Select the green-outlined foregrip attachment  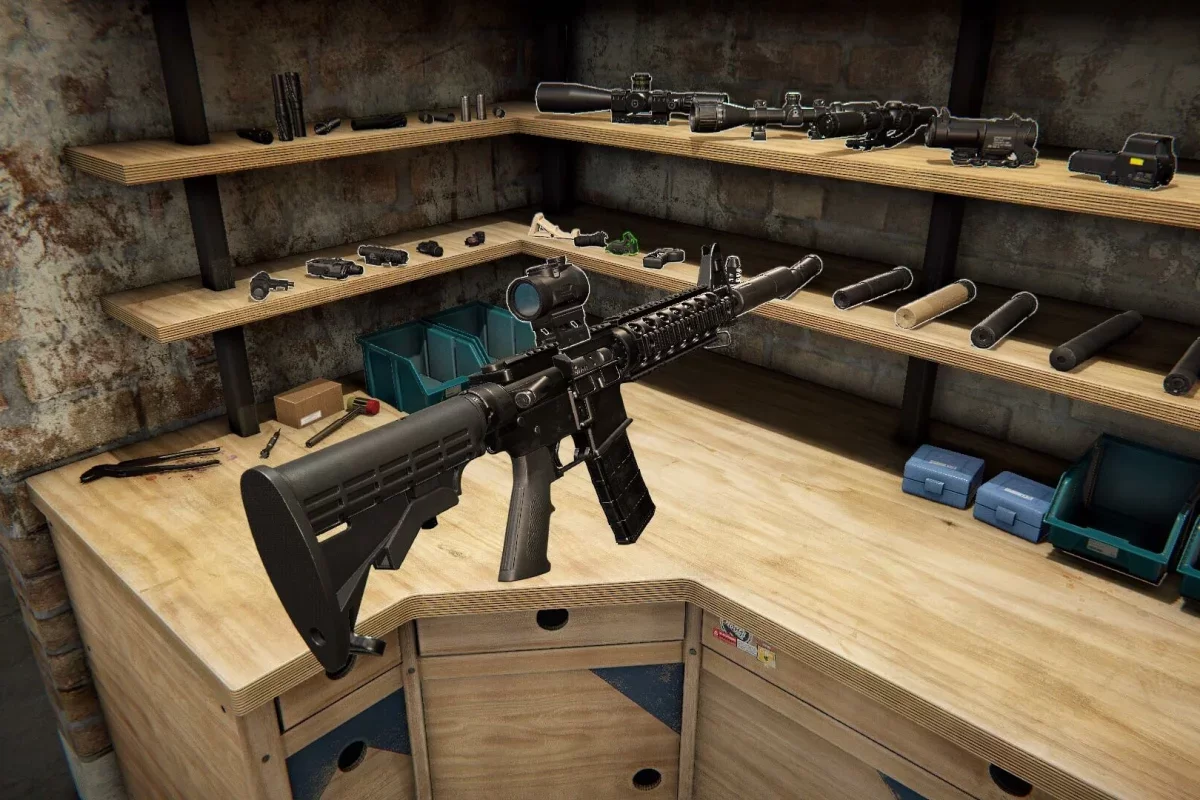tap(623, 243)
